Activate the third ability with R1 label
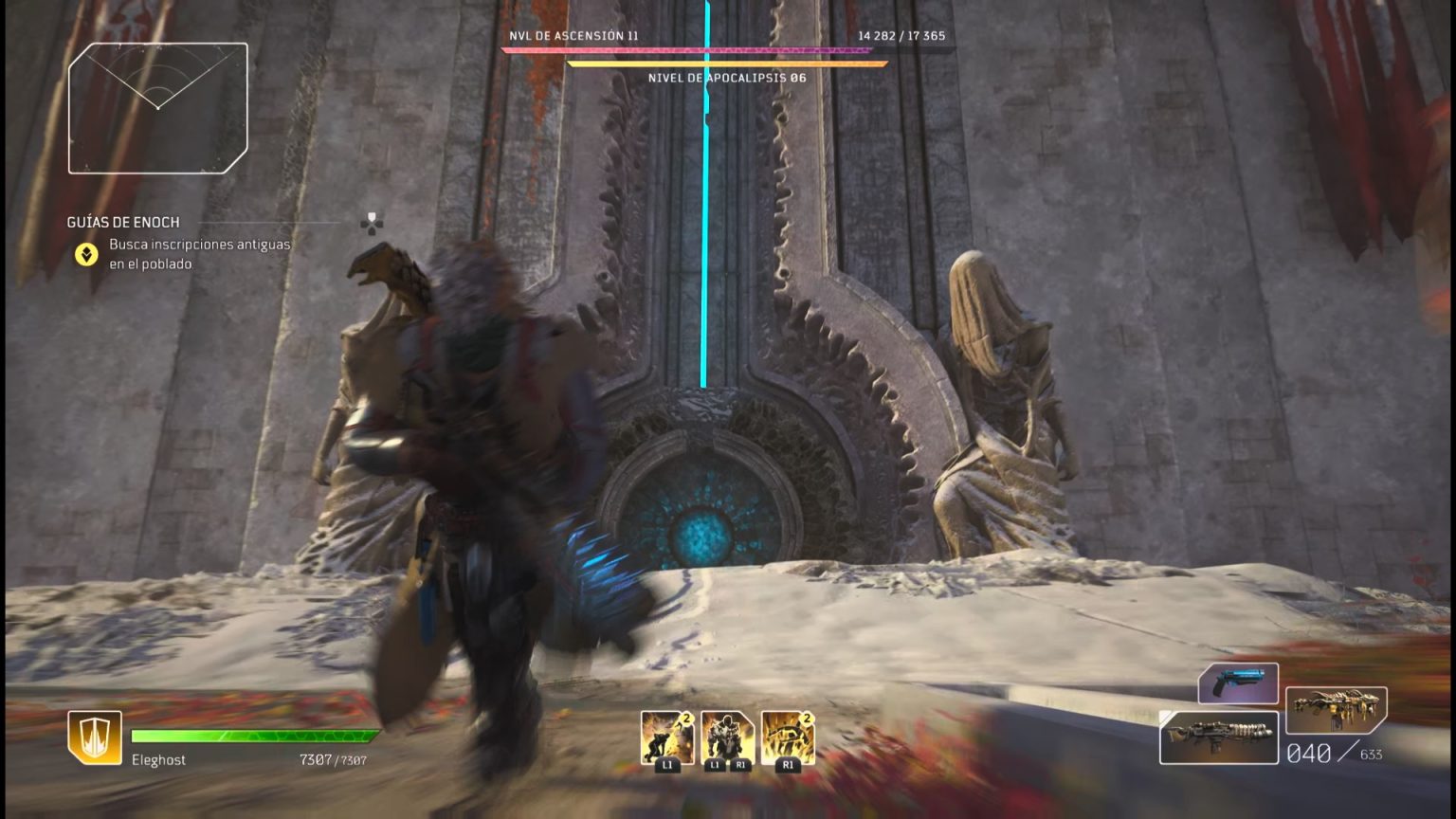This screenshot has width=1456, height=819. coord(788,738)
